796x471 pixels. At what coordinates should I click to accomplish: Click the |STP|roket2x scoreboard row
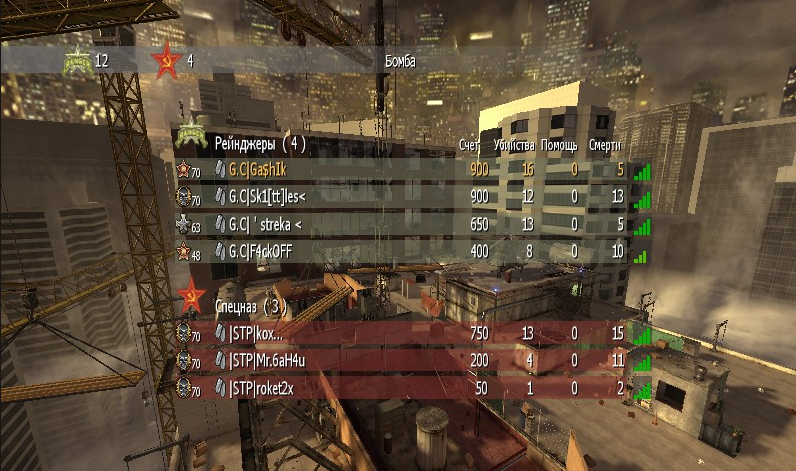400,387
